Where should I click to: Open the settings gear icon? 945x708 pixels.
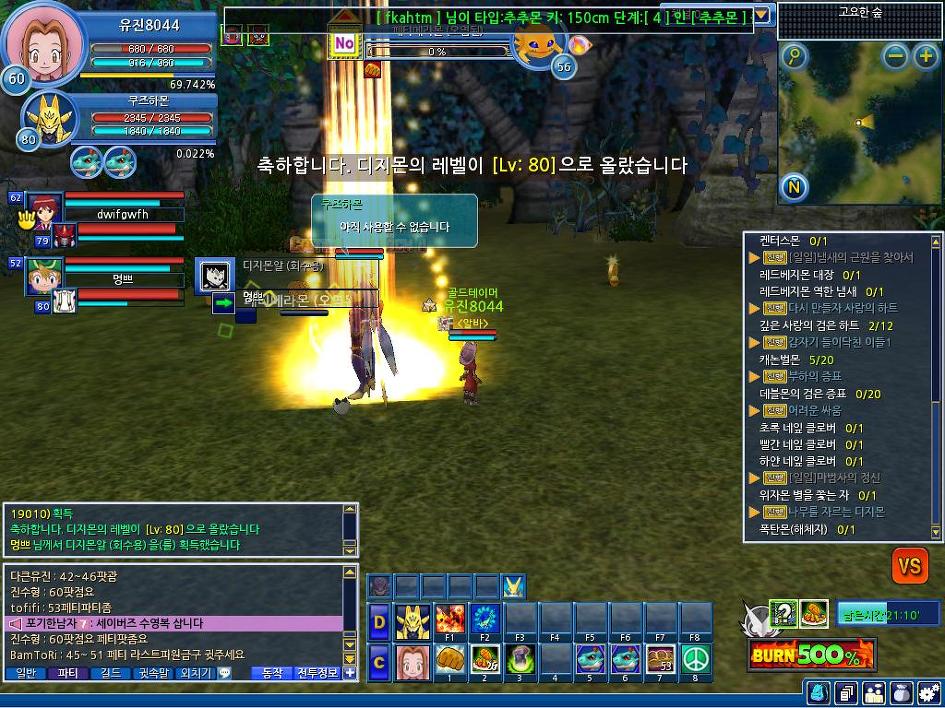[x=928, y=692]
